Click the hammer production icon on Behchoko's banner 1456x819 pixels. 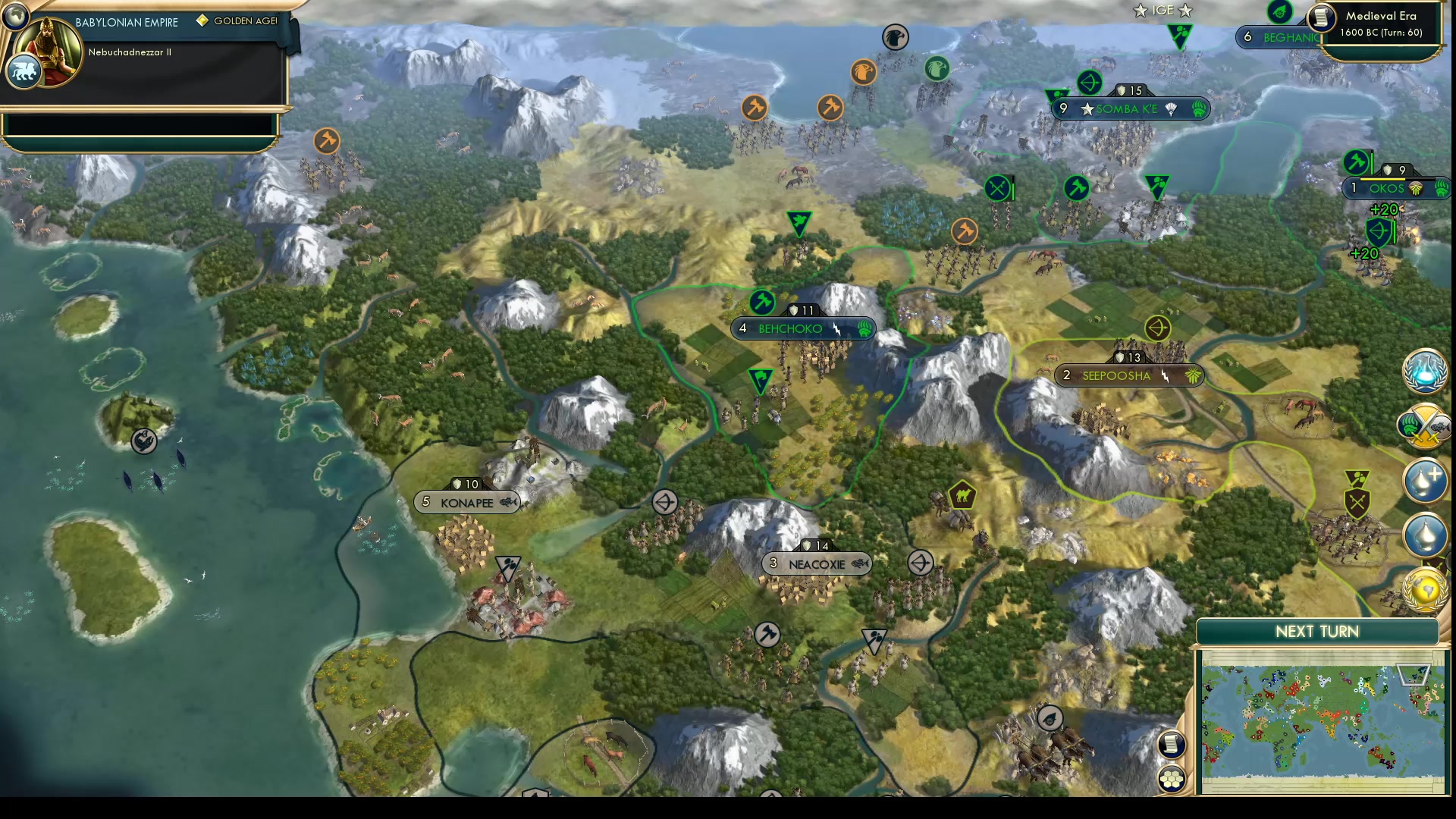(x=763, y=303)
